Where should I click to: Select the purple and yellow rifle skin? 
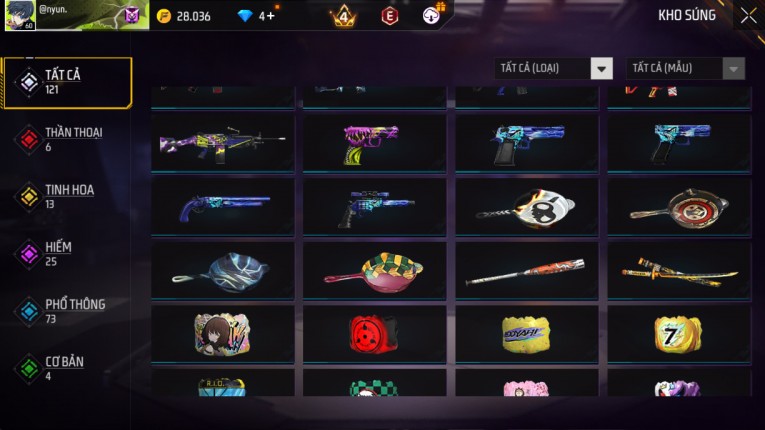pyautogui.click(x=223, y=142)
